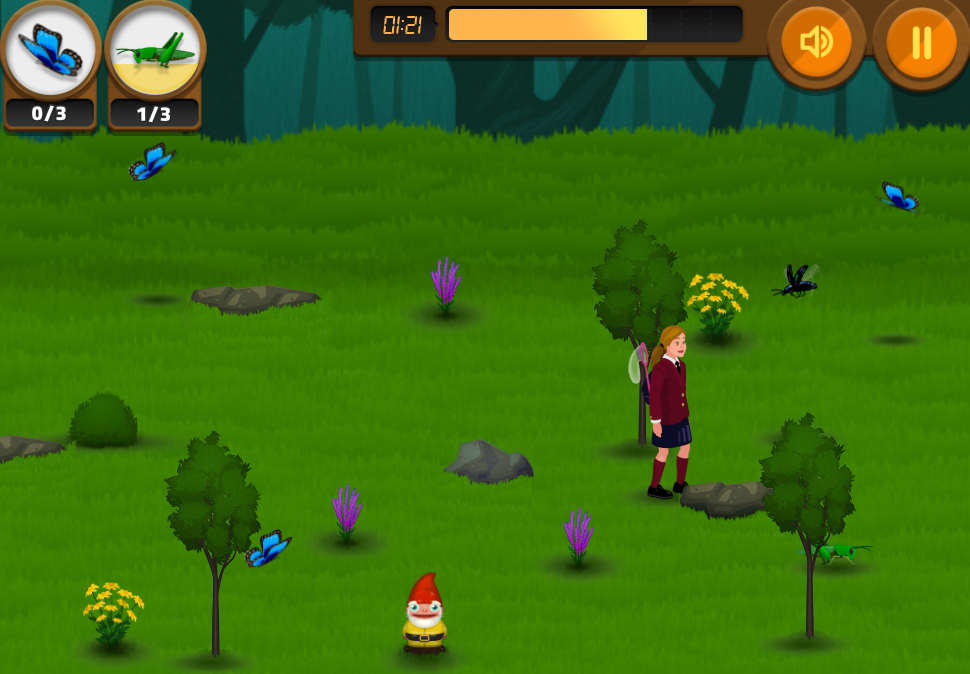Image resolution: width=970 pixels, height=674 pixels.
Task: Pause the game
Action: [x=920, y=42]
